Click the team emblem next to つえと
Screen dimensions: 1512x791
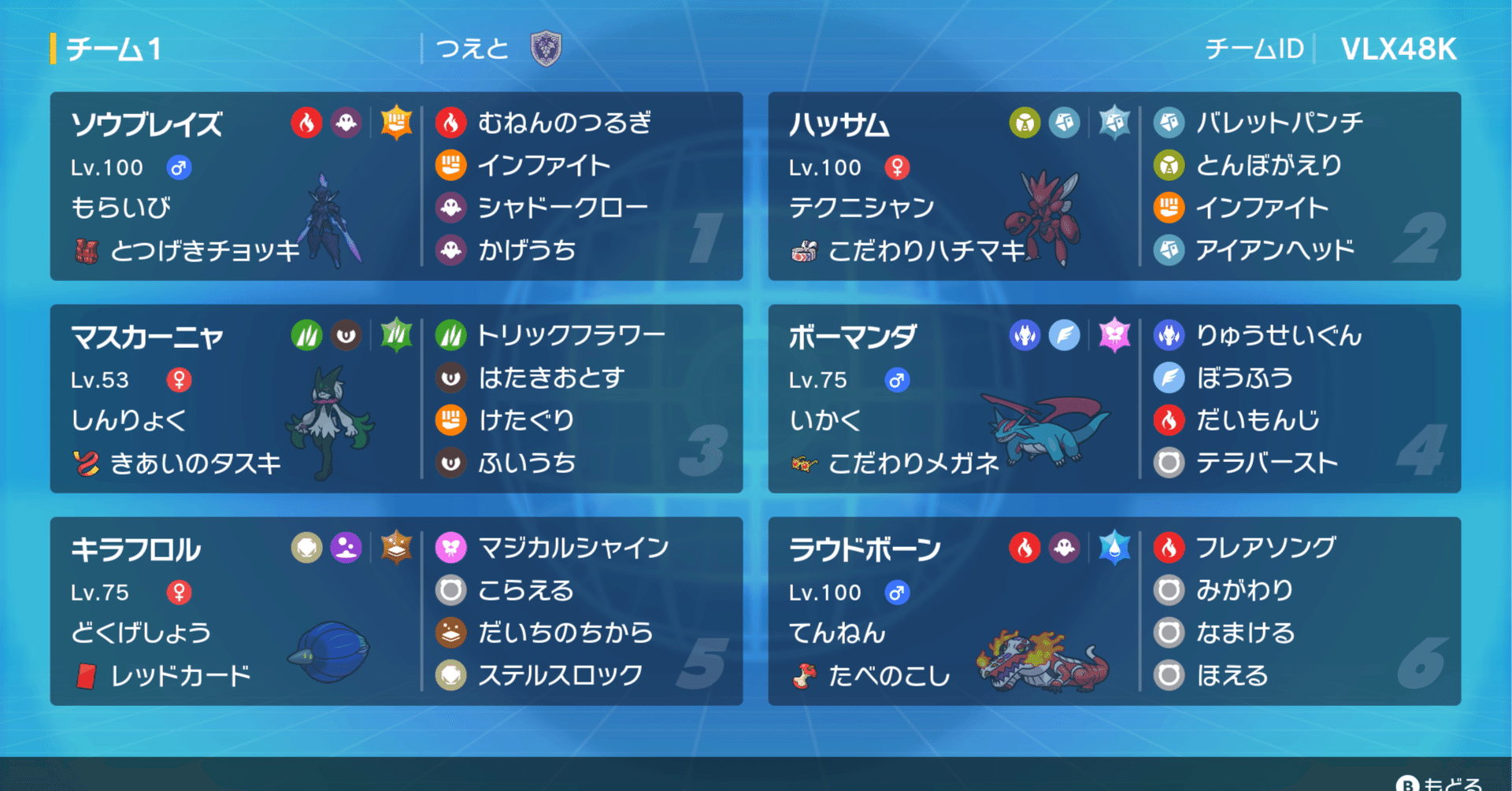[544, 47]
